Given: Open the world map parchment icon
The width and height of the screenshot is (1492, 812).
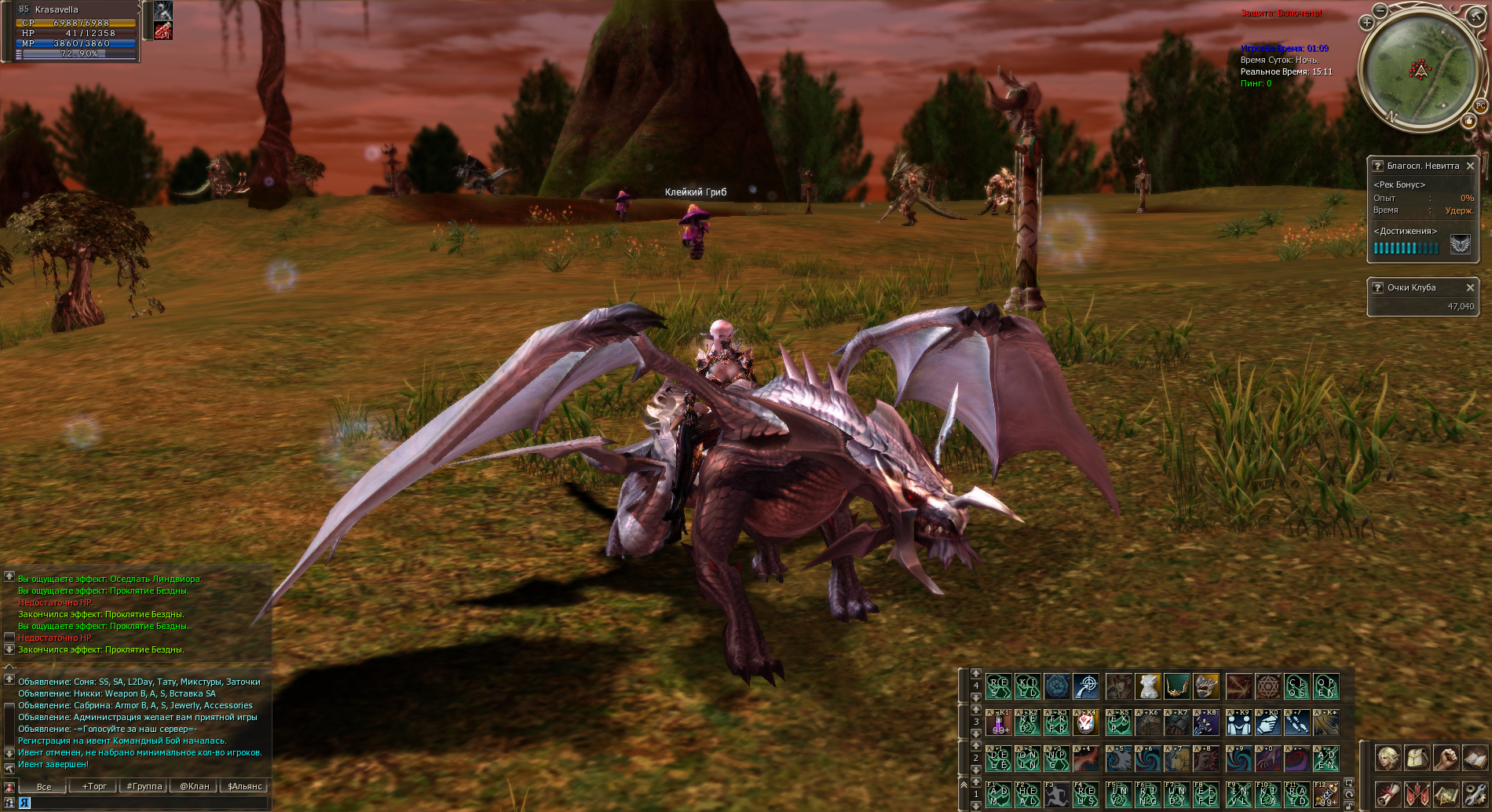Looking at the screenshot, I should point(1446,795).
